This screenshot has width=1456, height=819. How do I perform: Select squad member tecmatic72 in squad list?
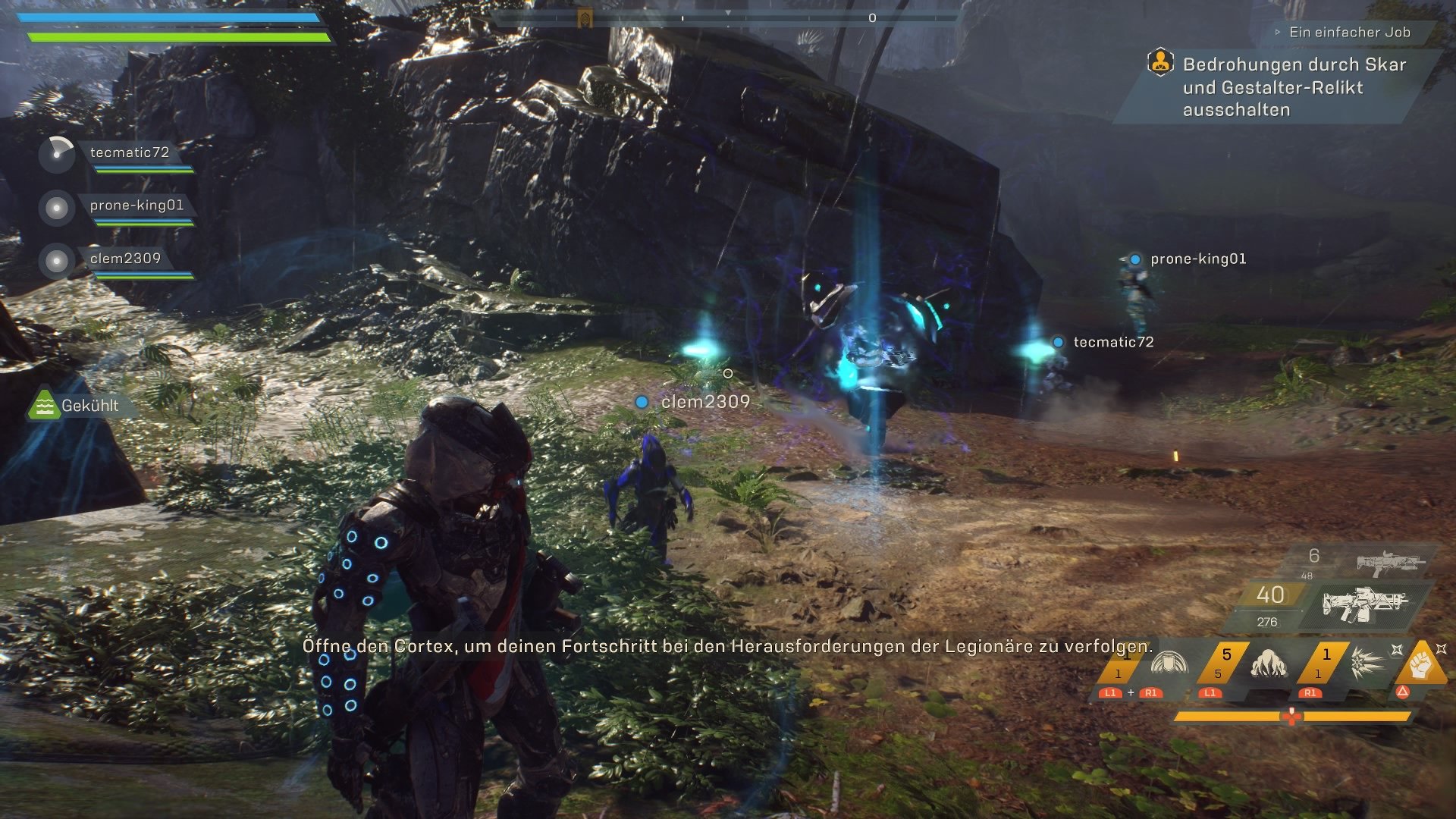(130, 152)
